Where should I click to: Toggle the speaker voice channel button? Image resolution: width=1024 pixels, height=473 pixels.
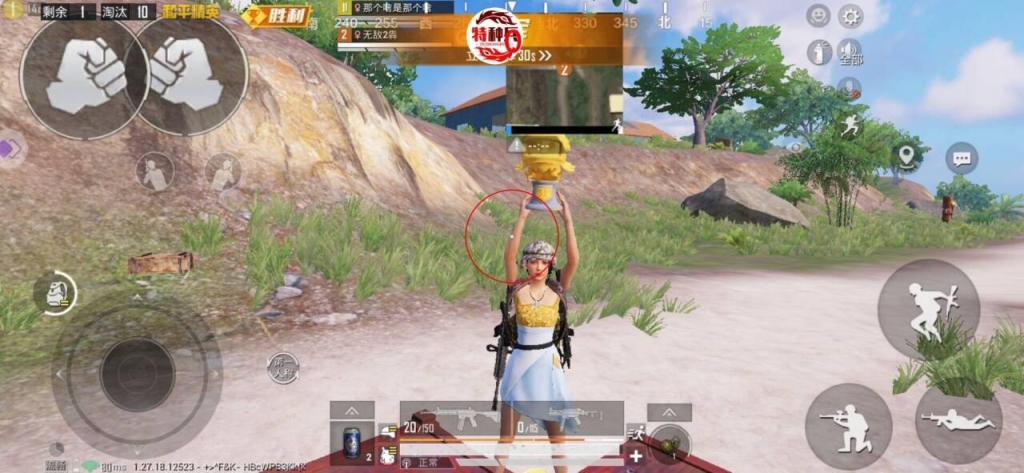(850, 52)
